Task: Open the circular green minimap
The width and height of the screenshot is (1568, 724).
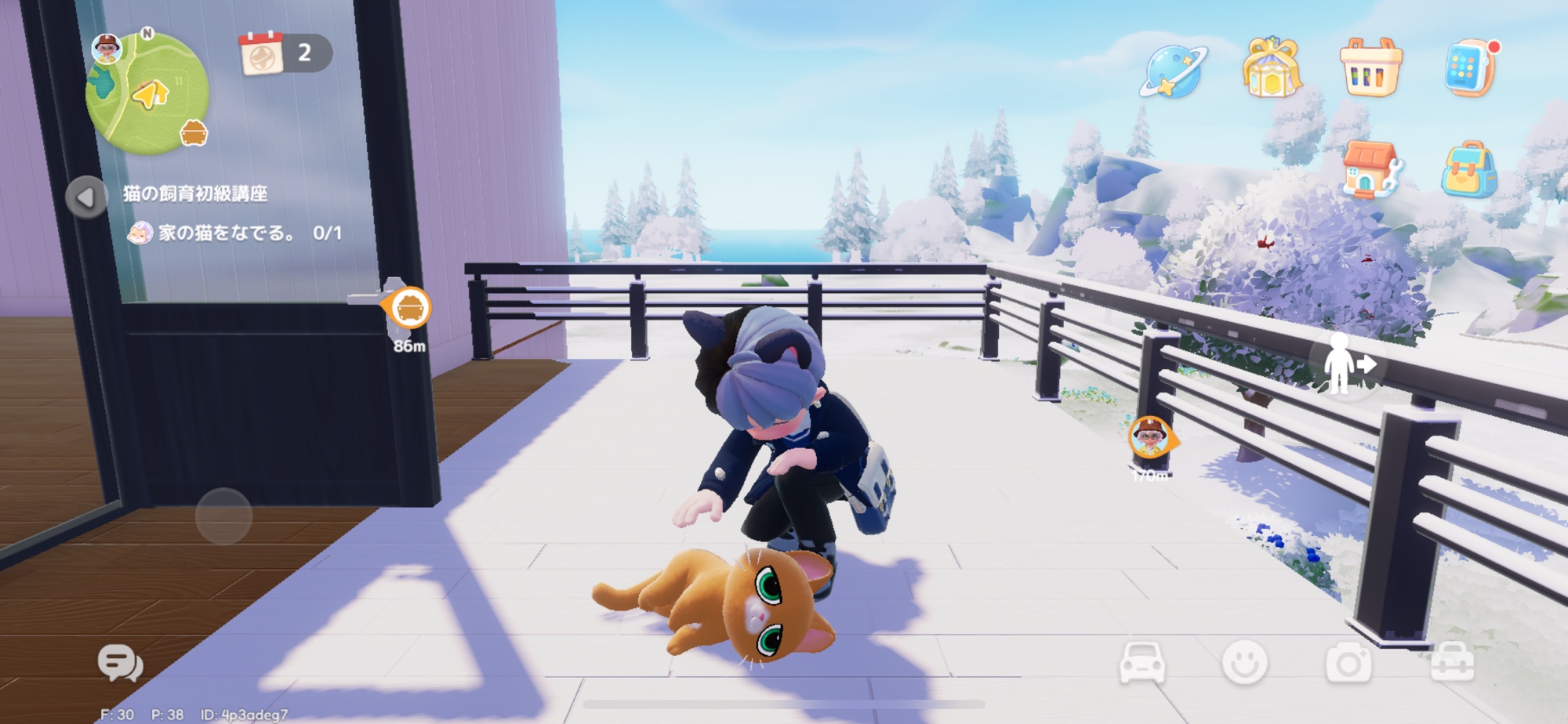Action: tap(147, 92)
